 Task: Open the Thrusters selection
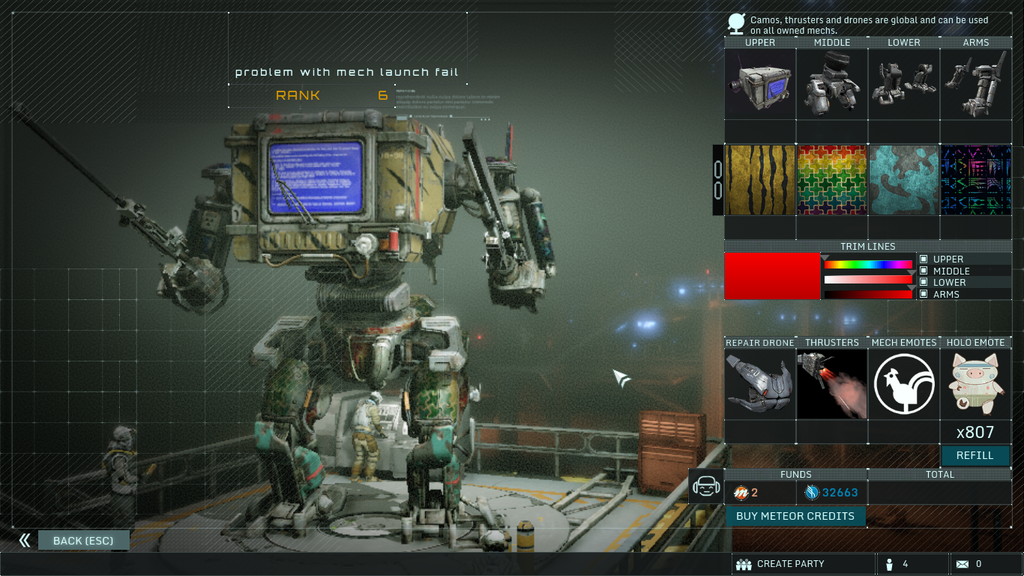point(832,384)
